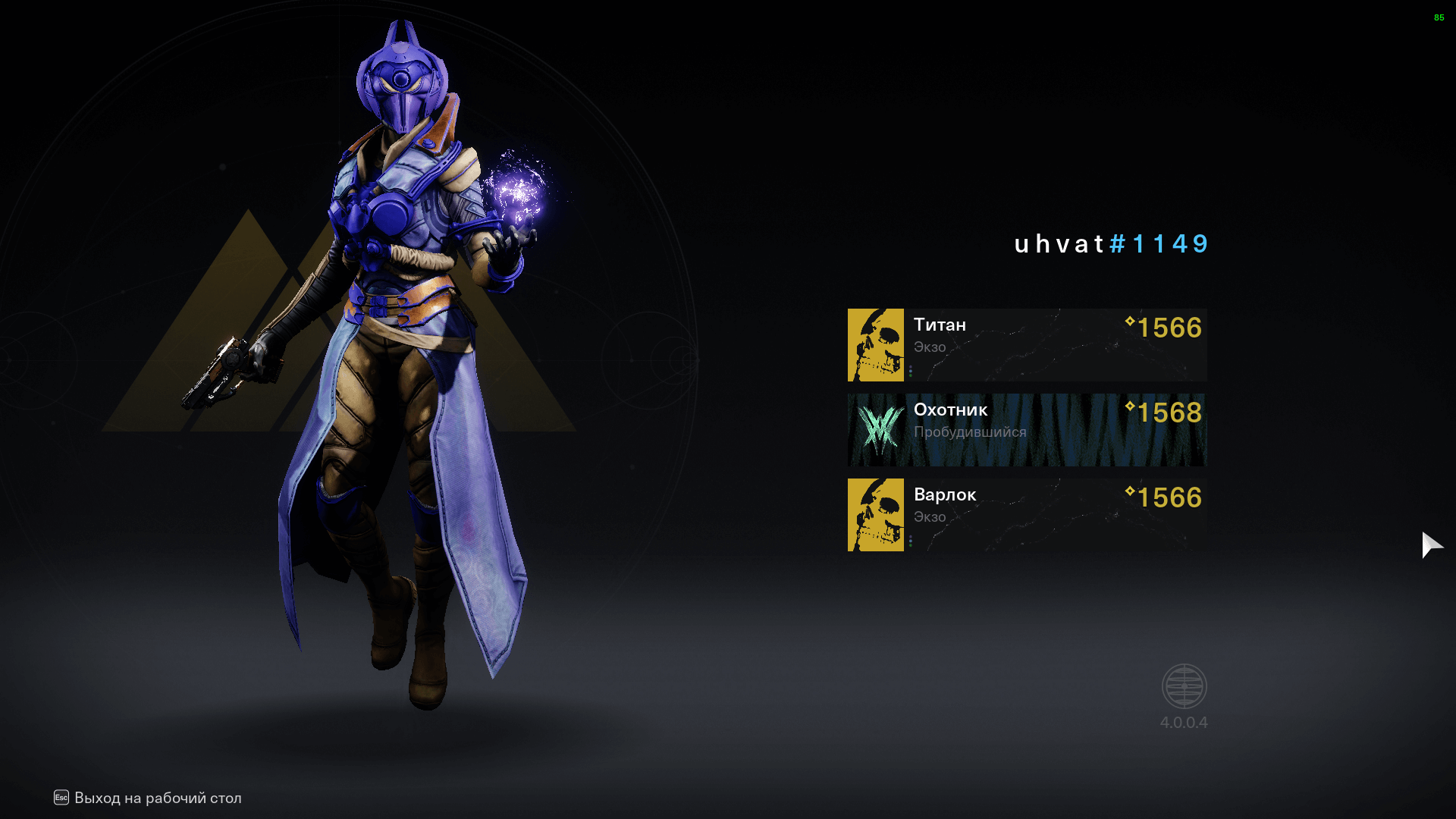Click the Bungie logo above the version number

[x=1185, y=685]
